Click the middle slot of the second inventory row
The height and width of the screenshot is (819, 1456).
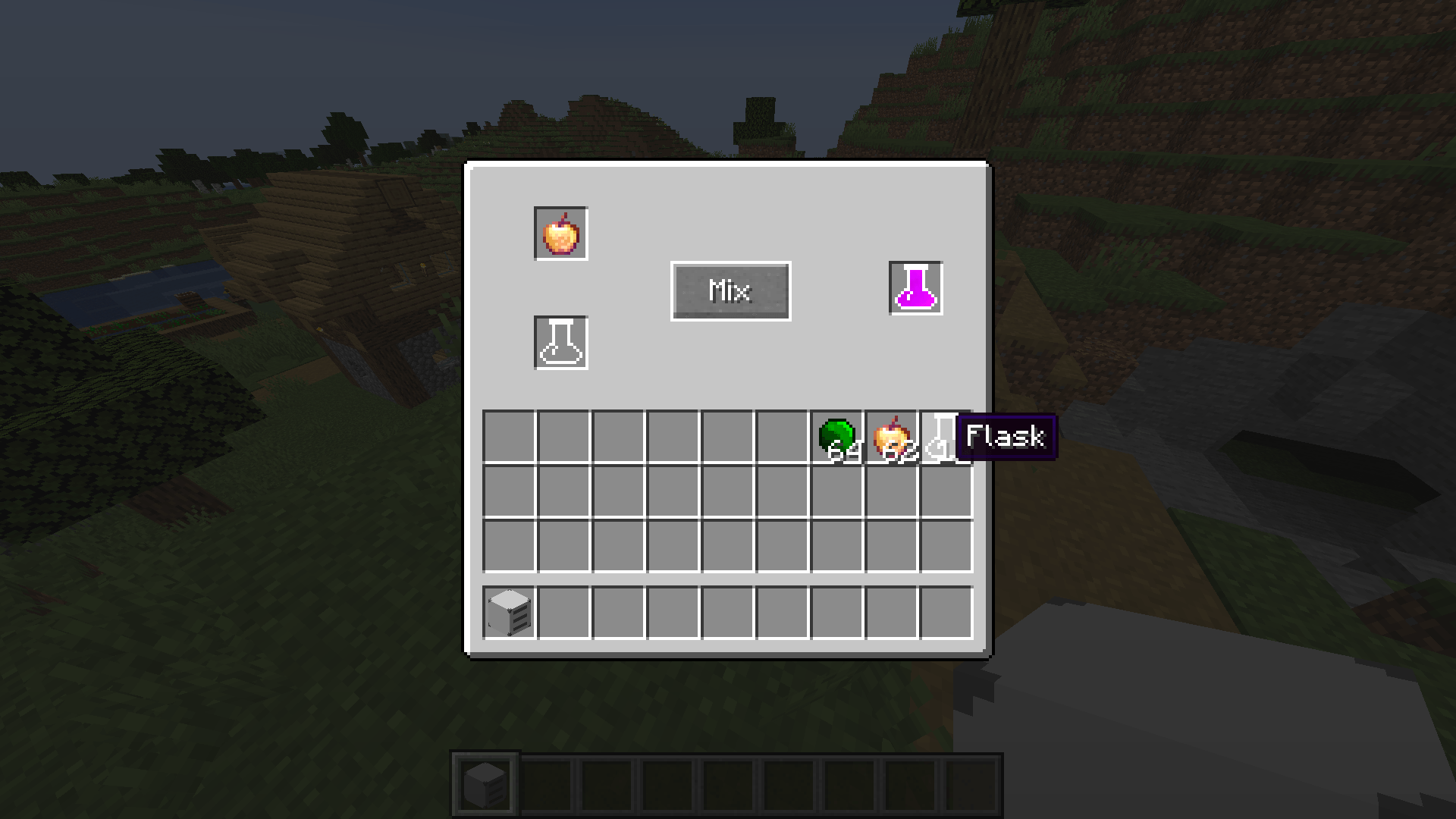click(x=730, y=491)
